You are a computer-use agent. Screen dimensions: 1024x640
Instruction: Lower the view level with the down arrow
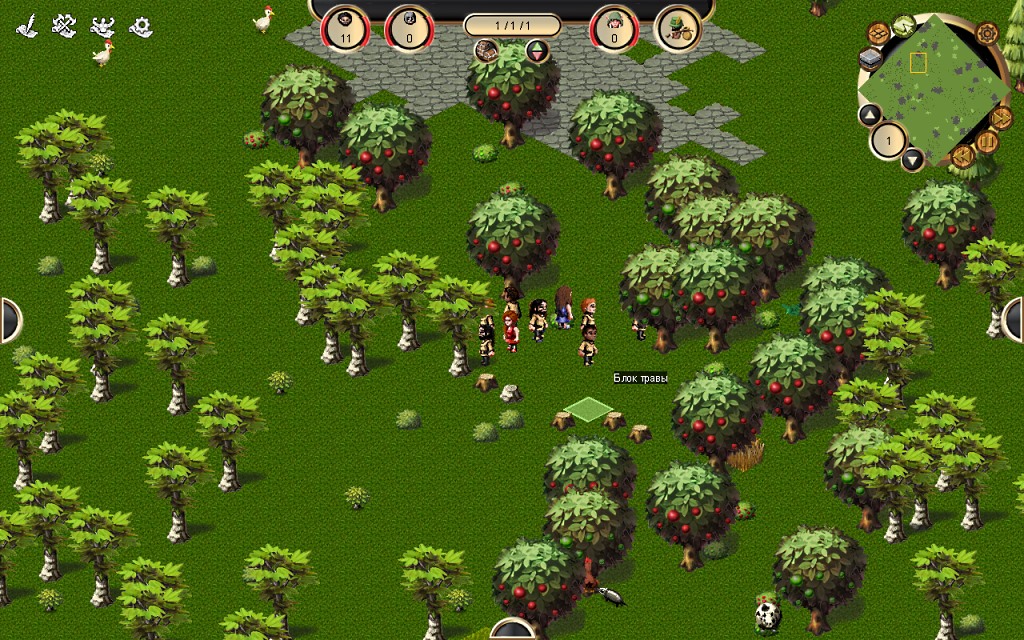pyautogui.click(x=912, y=158)
